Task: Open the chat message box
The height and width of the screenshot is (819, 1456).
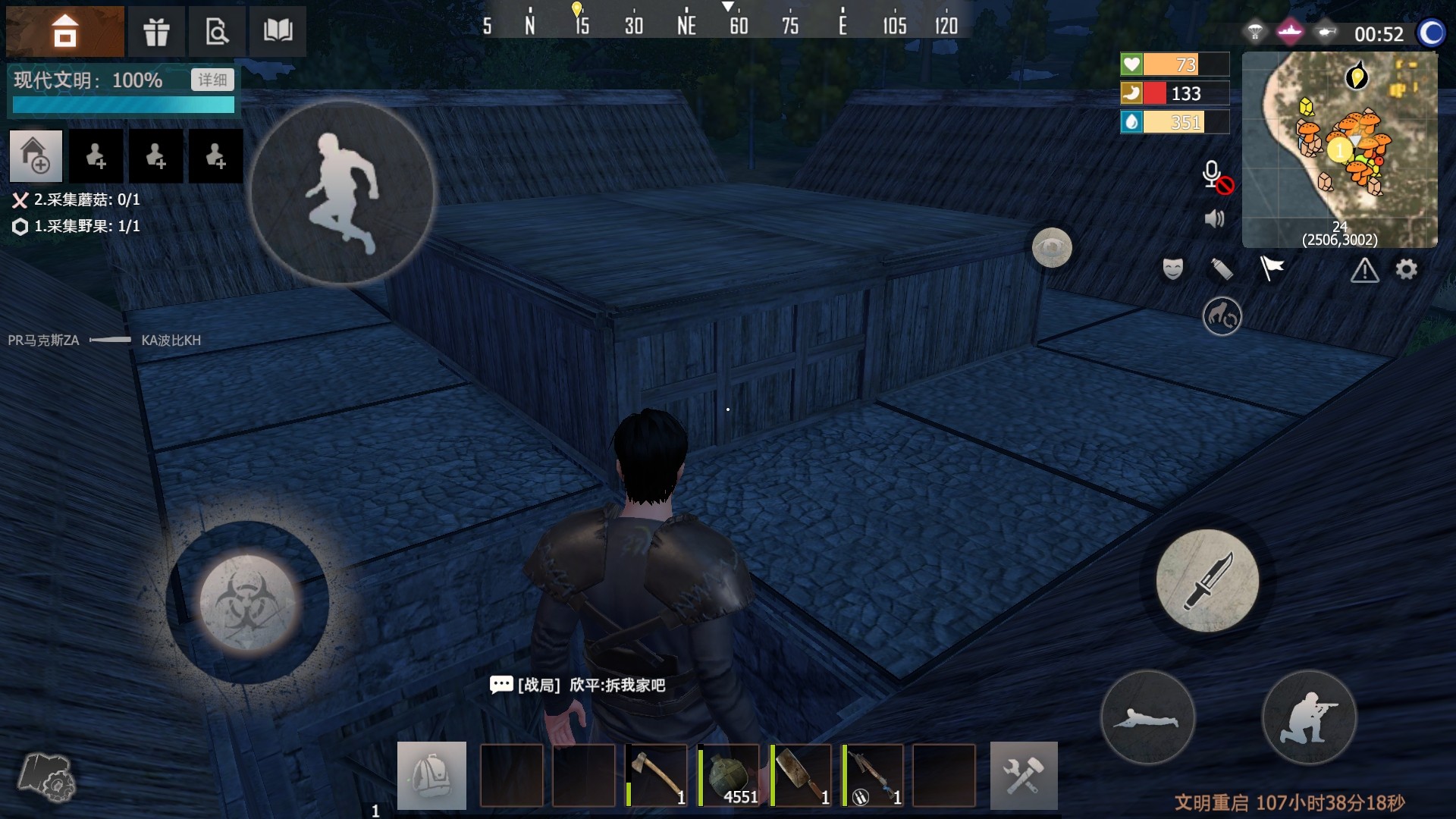Action: coord(501,686)
